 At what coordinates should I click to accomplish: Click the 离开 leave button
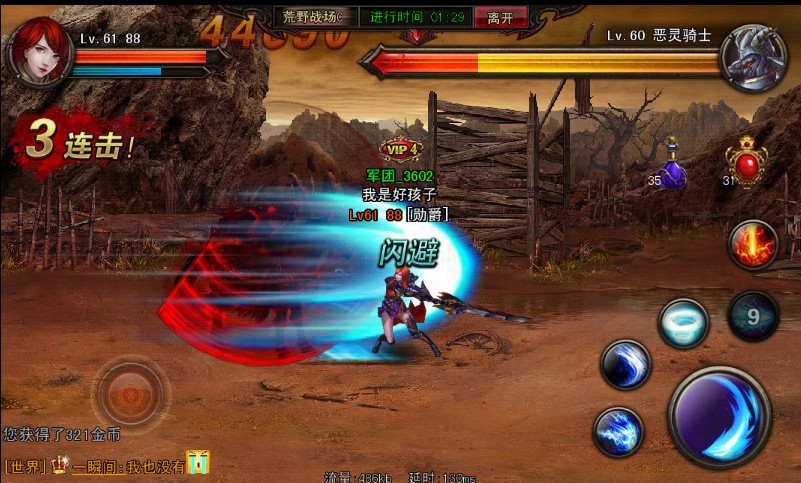pyautogui.click(x=500, y=17)
